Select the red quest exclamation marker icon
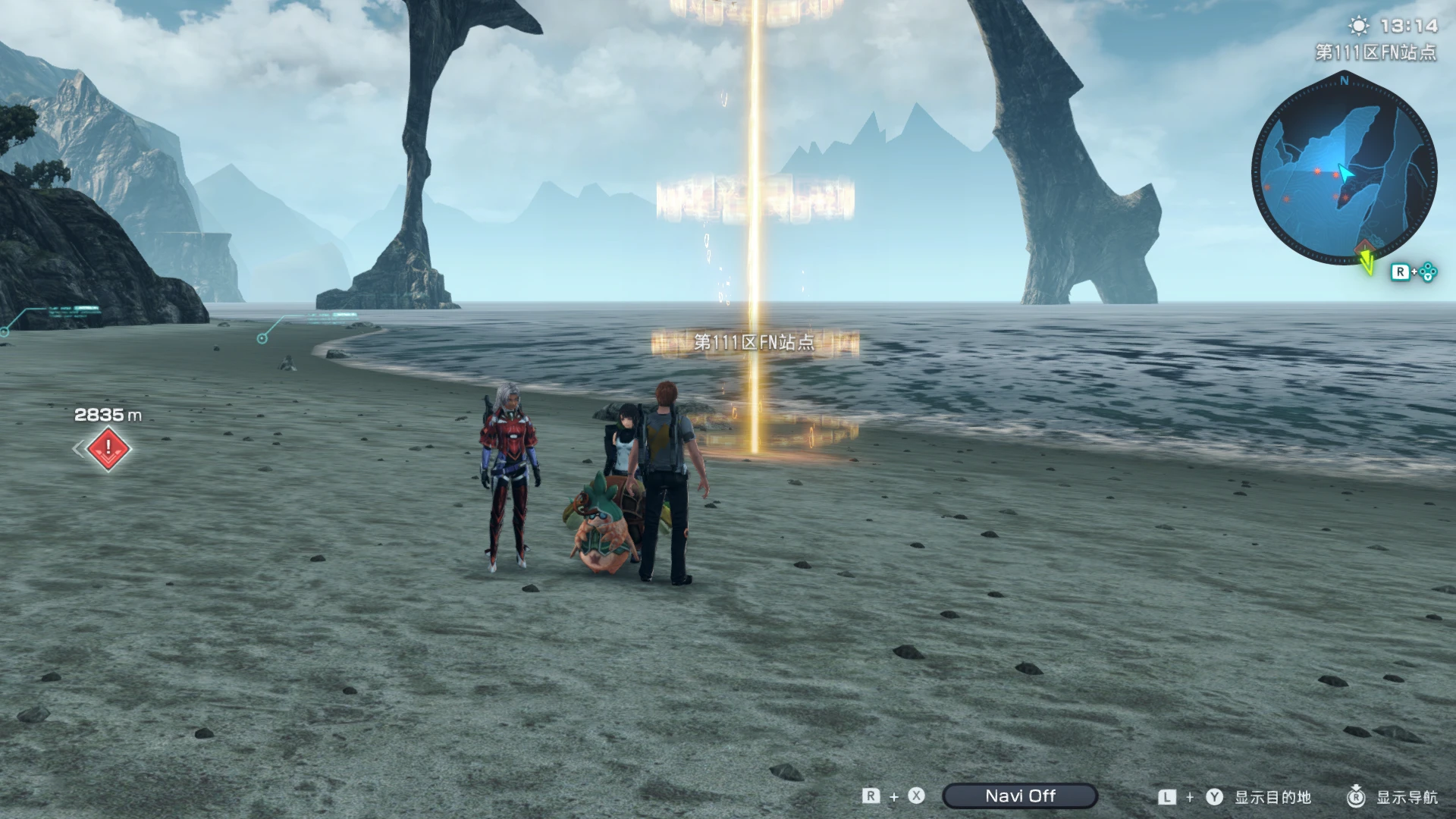The image size is (1456, 819). pos(108,448)
